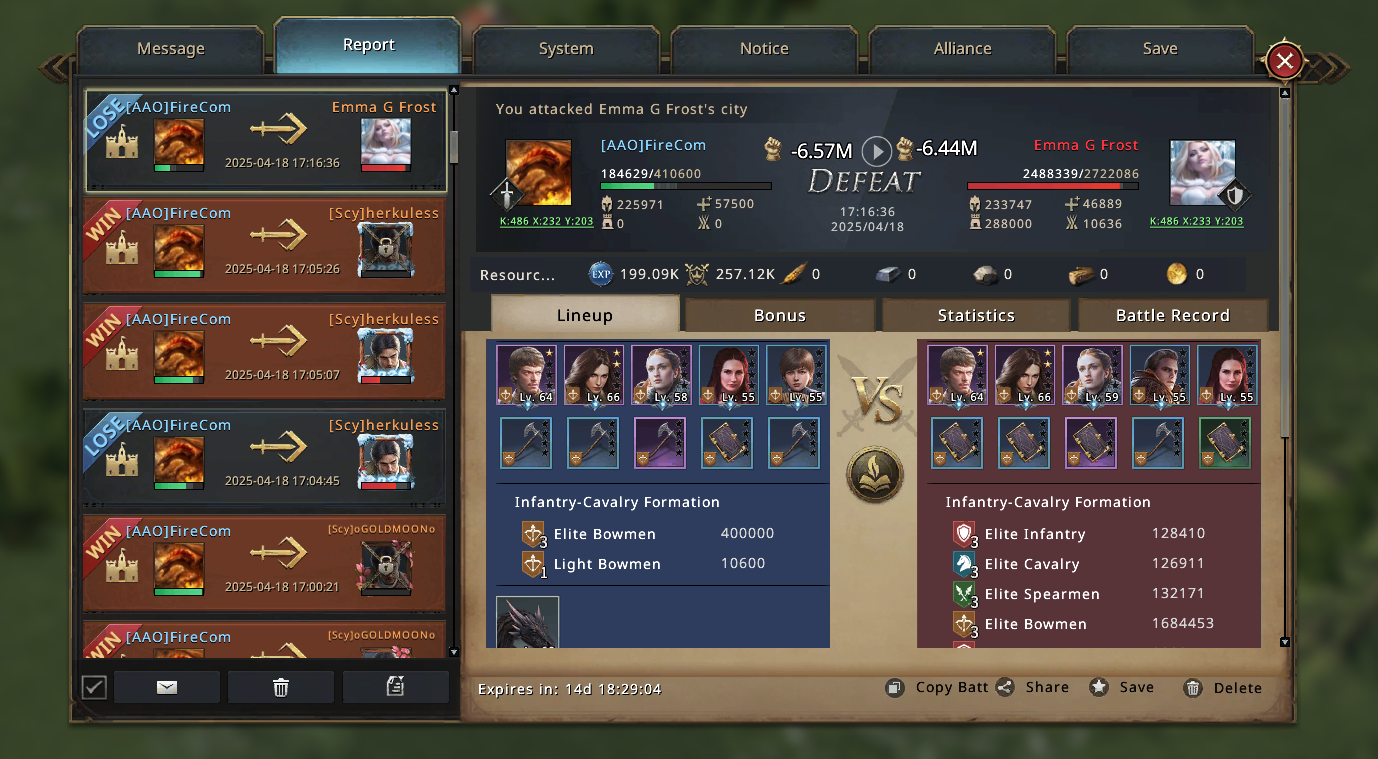Save report using the star Save button
The height and width of the screenshot is (759, 1378).
tap(1122, 688)
